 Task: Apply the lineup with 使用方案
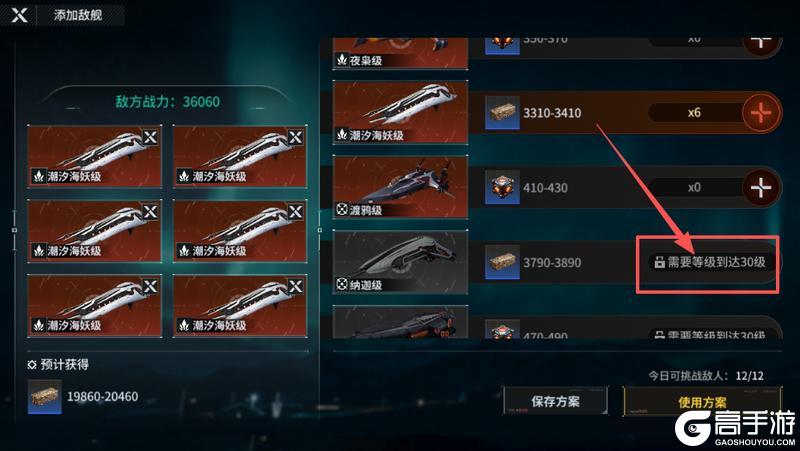(x=702, y=402)
